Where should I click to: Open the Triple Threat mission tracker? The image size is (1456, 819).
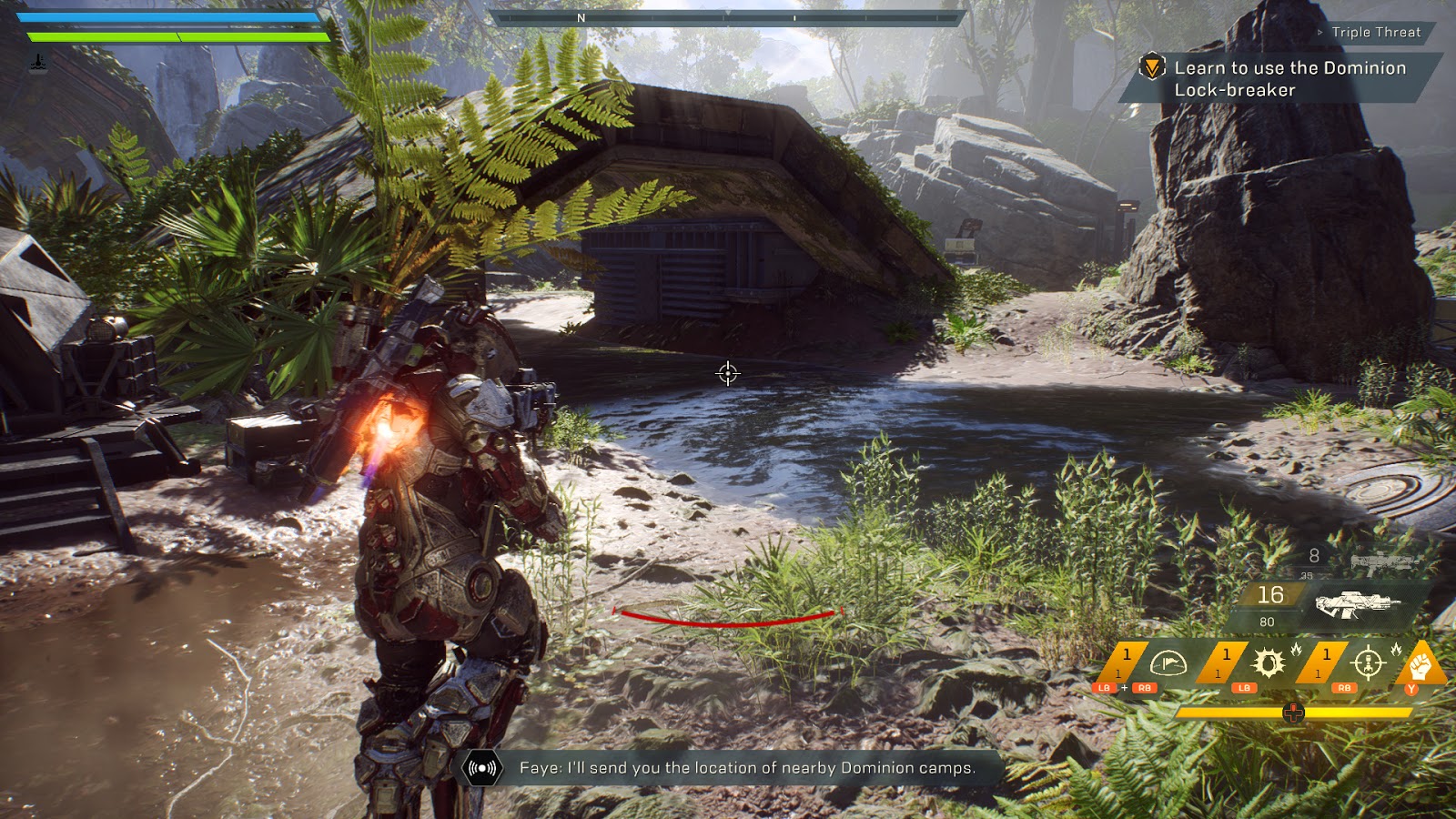[x=1375, y=33]
